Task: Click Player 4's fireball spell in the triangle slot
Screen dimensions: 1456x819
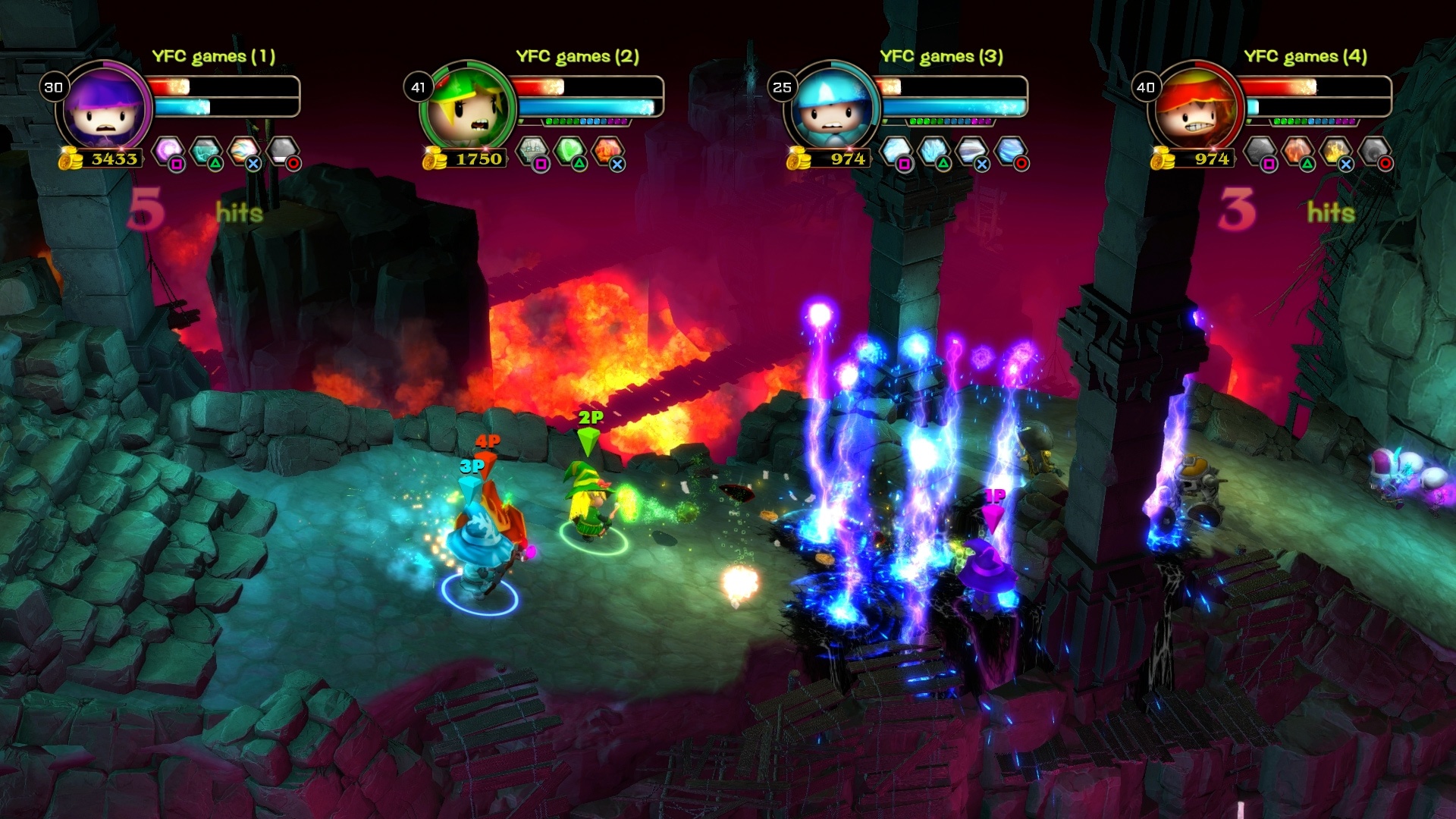Action: pyautogui.click(x=1297, y=149)
